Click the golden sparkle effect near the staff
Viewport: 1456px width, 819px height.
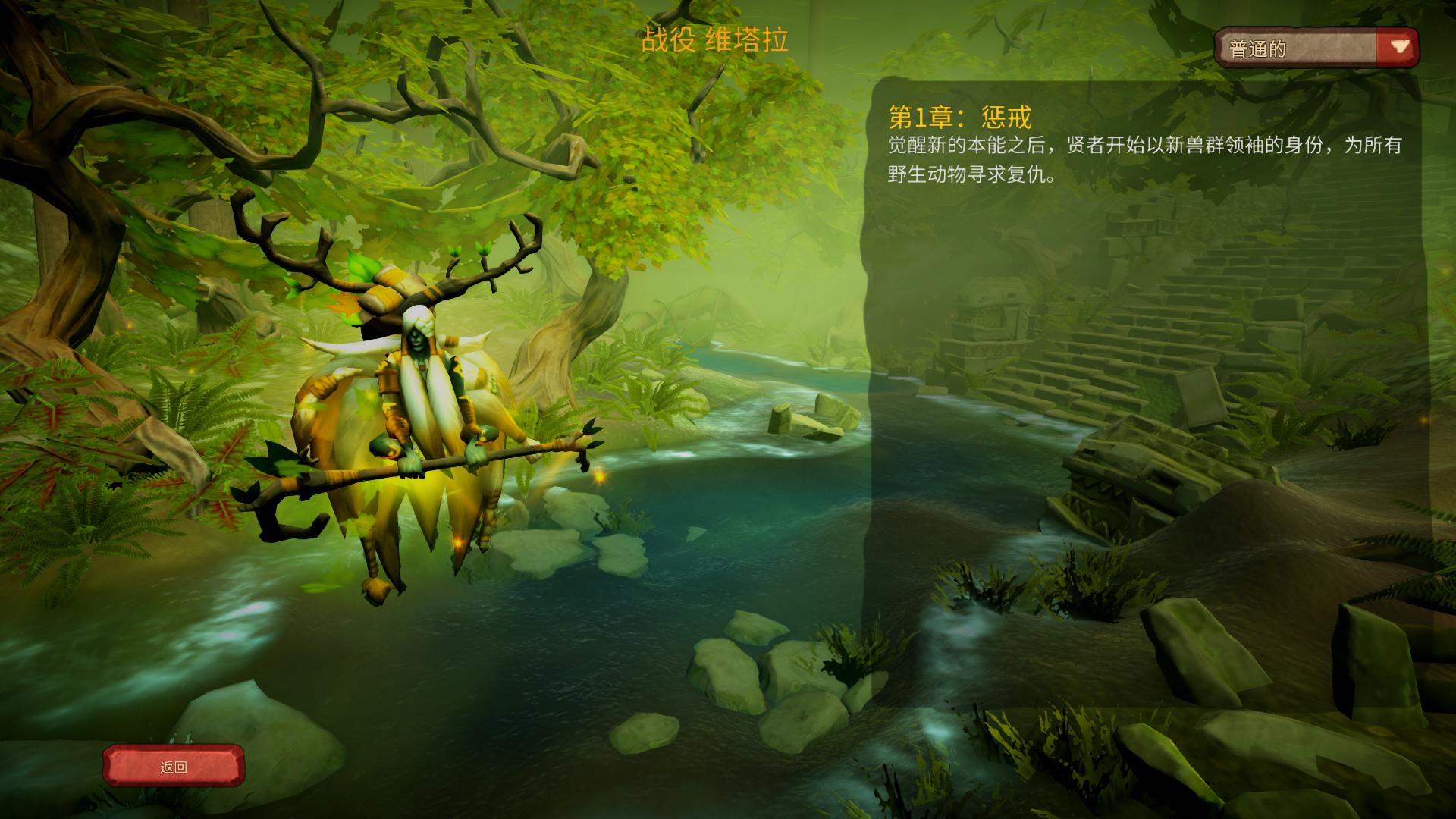pyautogui.click(x=598, y=477)
